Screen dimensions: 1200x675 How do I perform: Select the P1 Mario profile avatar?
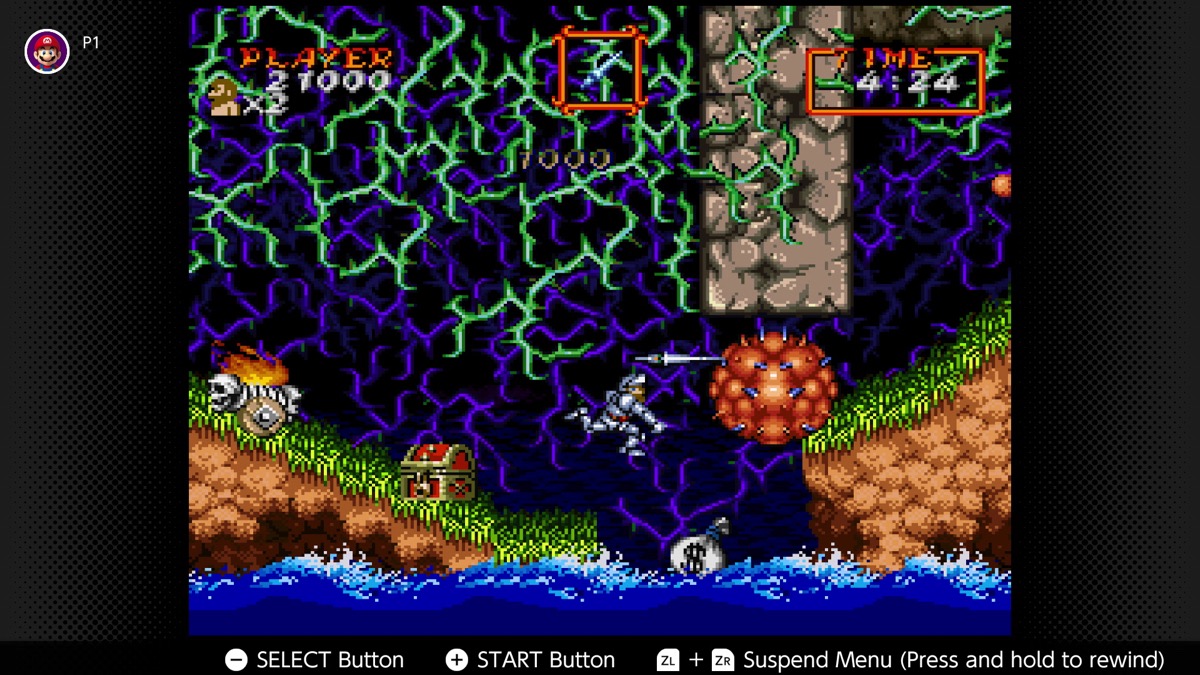coord(47,50)
